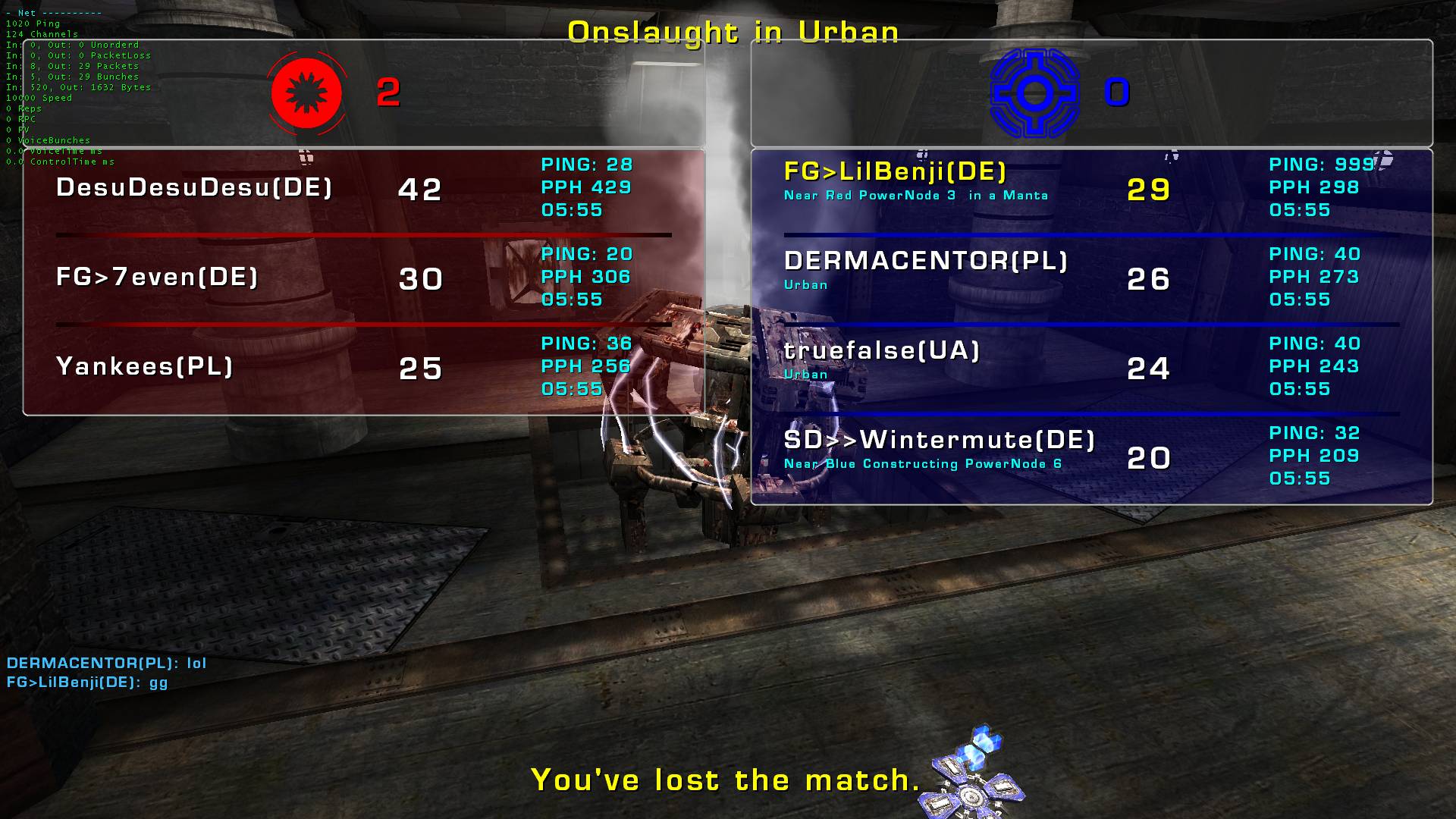The width and height of the screenshot is (1456, 819).
Task: Select FG>LilBenji(DE) on the blue scoreboard
Action: click(895, 173)
